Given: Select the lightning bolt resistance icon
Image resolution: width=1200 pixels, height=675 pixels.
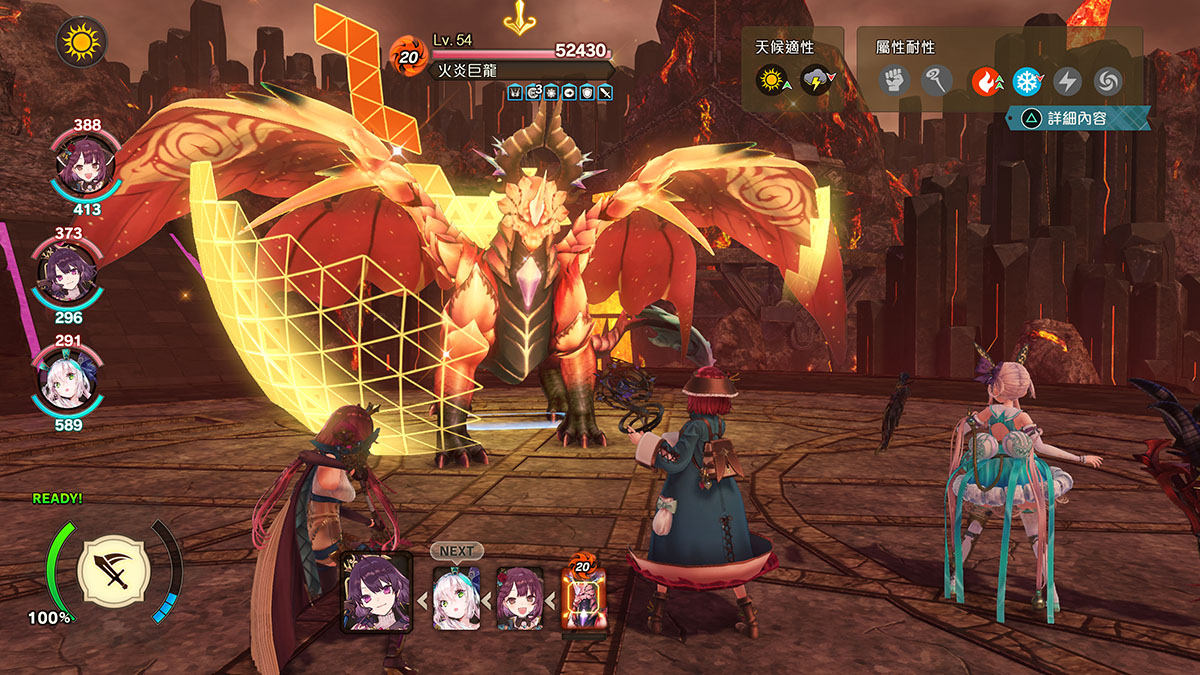Looking at the screenshot, I should [1068, 80].
